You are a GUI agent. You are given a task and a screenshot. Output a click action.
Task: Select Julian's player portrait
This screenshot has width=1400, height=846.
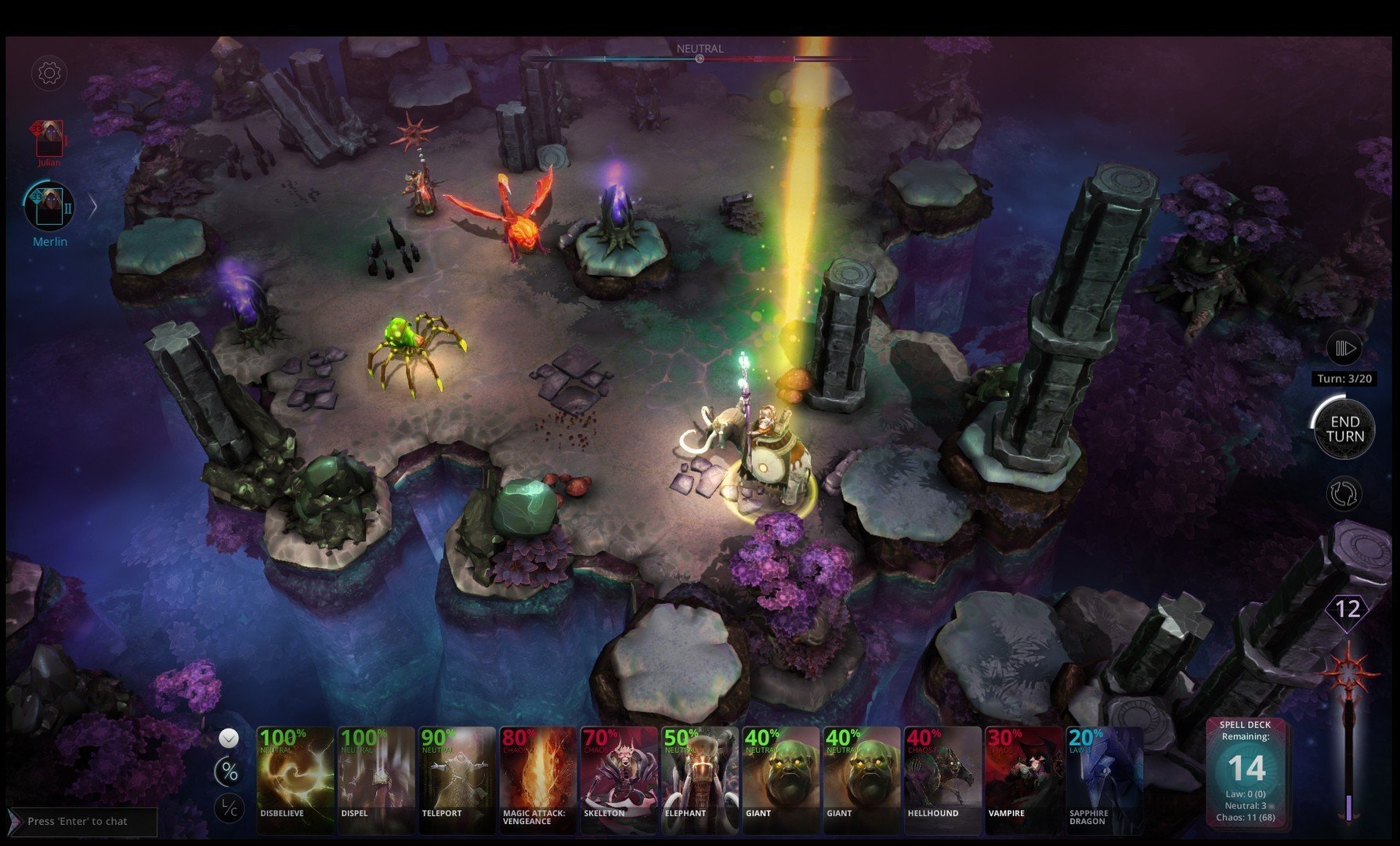[49, 139]
